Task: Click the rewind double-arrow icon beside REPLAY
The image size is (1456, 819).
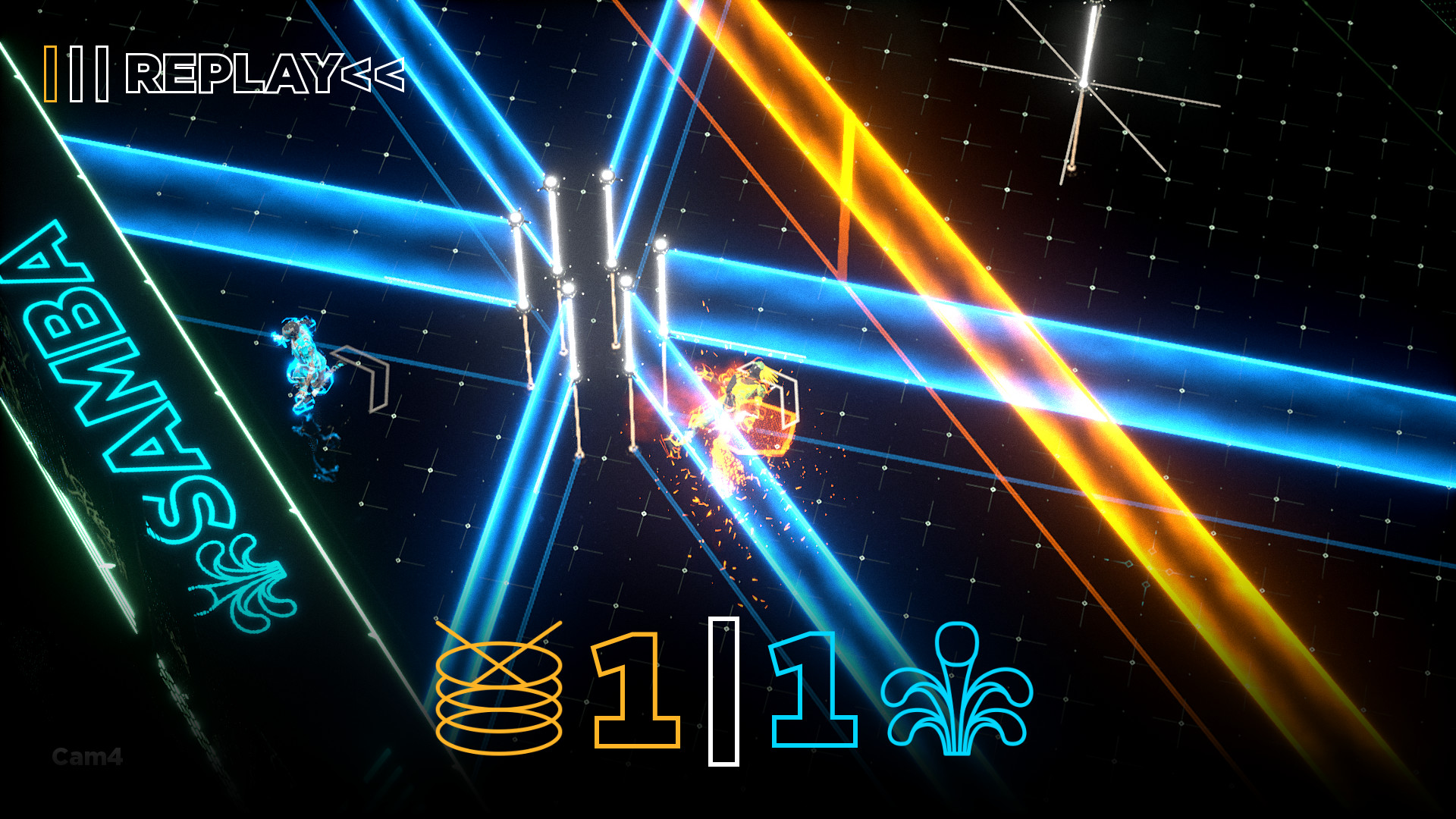Action: click(x=375, y=76)
